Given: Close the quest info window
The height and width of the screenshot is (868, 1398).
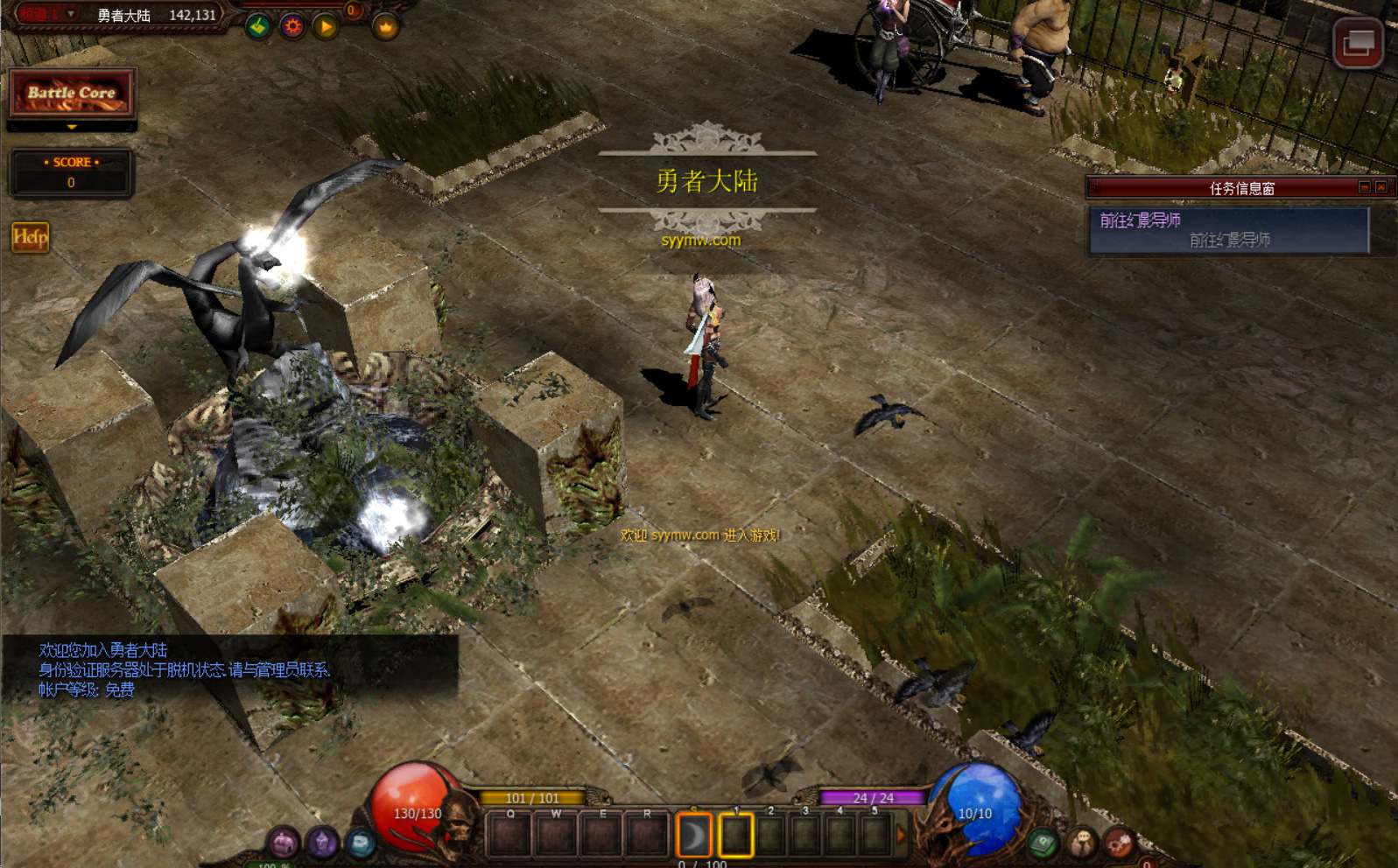Looking at the screenshot, I should coord(1381,187).
